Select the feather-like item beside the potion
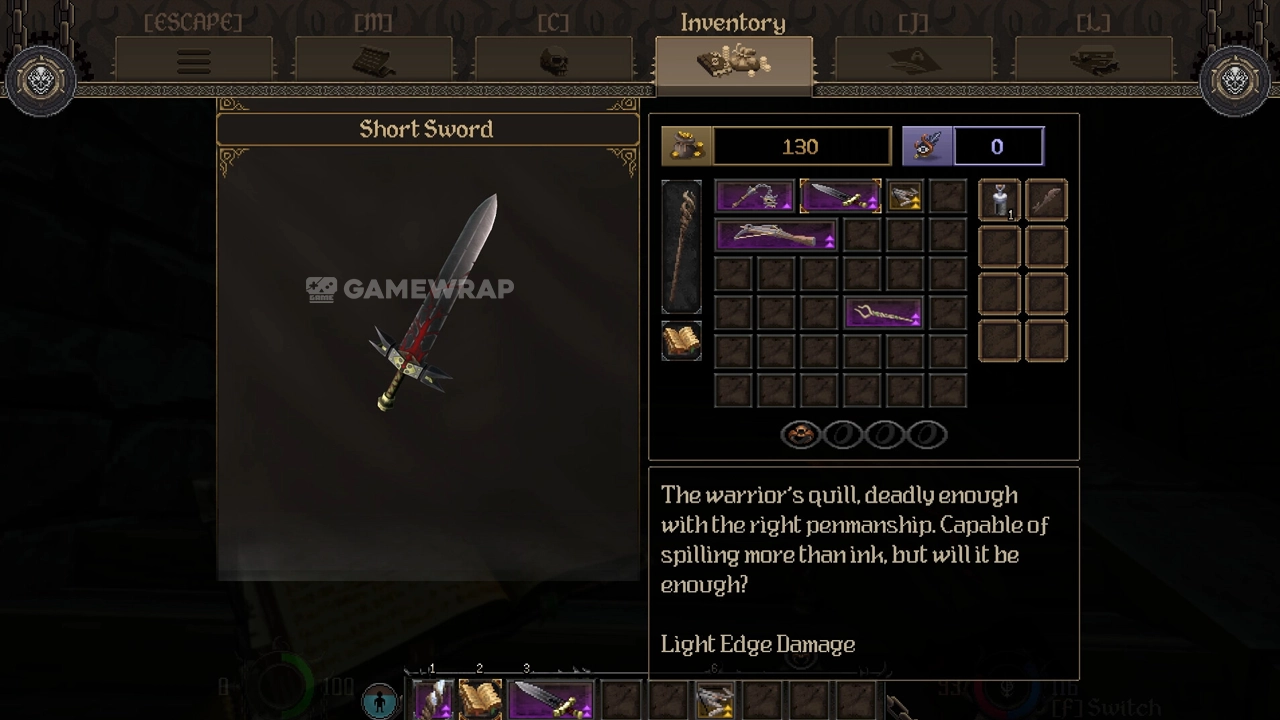 1045,200
